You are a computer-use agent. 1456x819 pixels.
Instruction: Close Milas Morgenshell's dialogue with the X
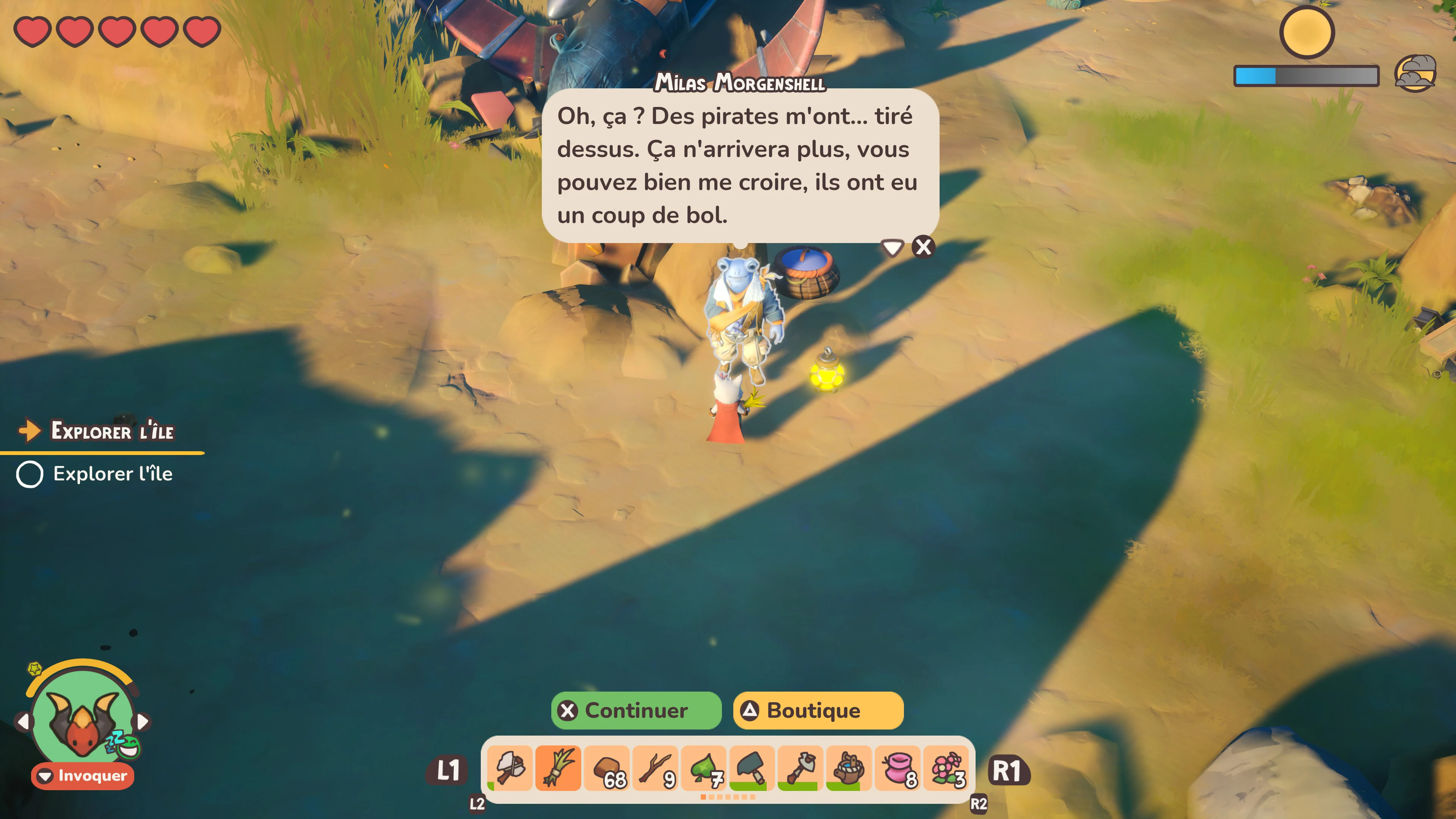[923, 247]
